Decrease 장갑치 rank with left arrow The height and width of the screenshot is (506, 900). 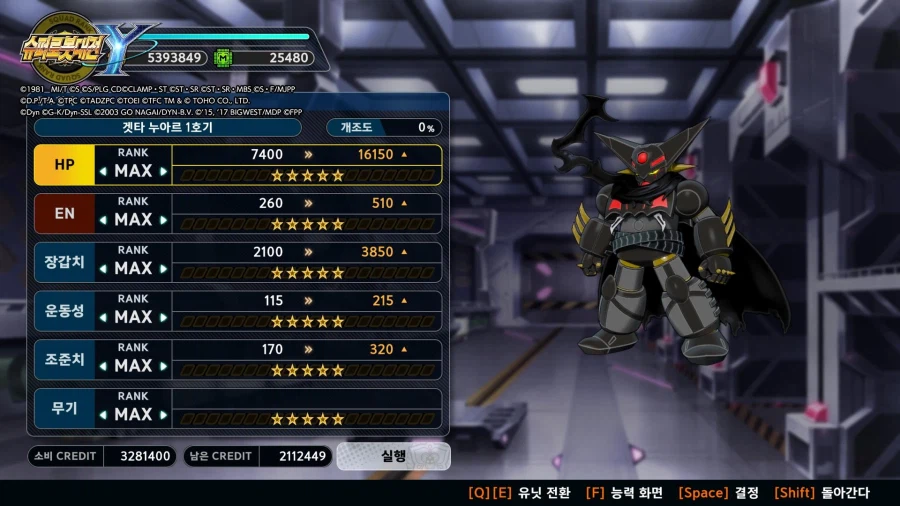(x=103, y=270)
